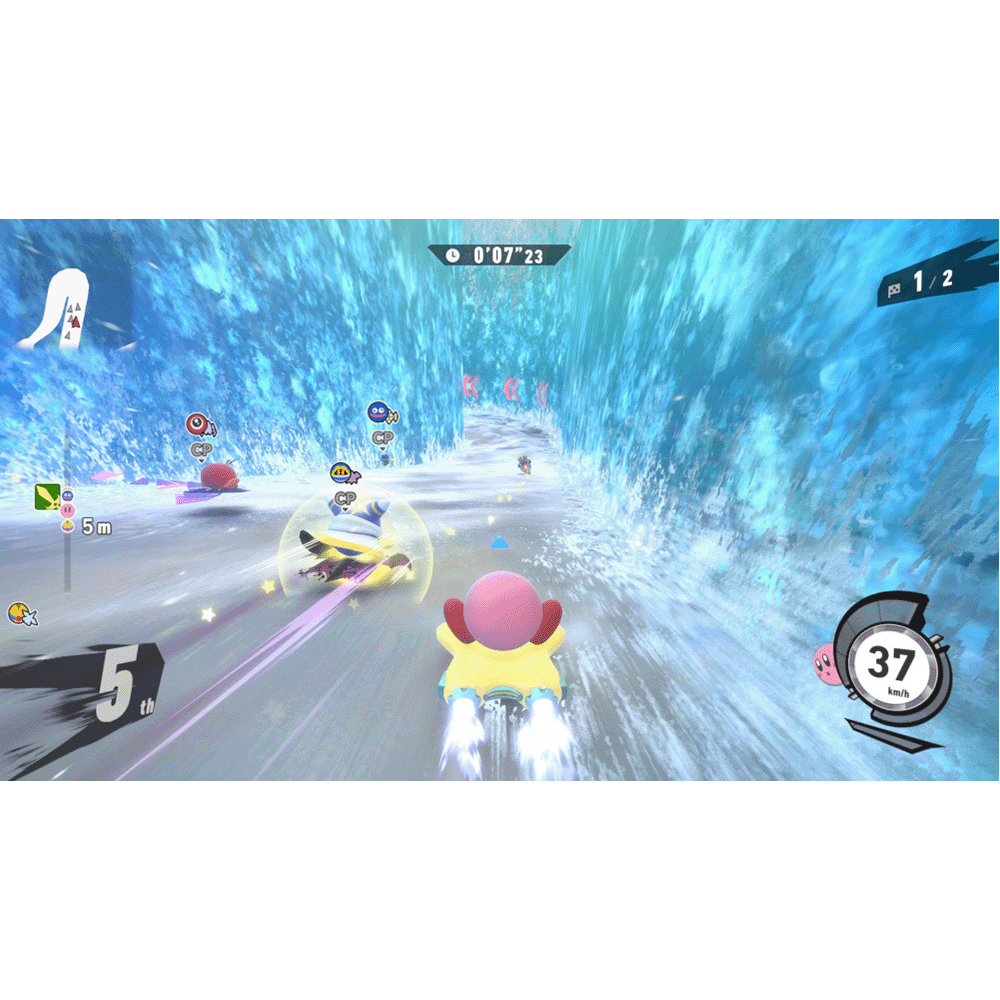
Task: Click the yellow rival marker above Magolor
Action: click(x=343, y=472)
